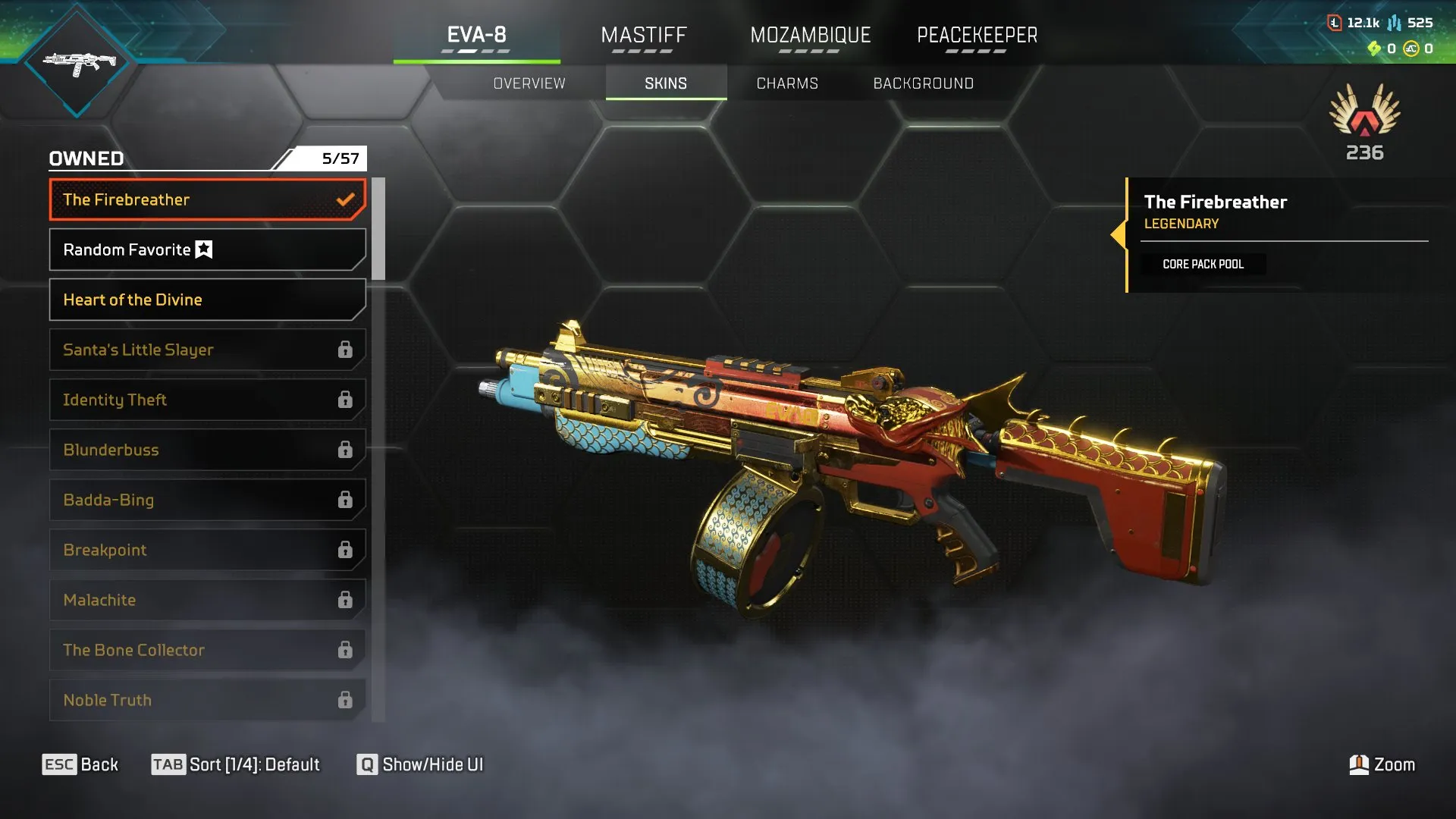Switch to the Background tab

924,83
